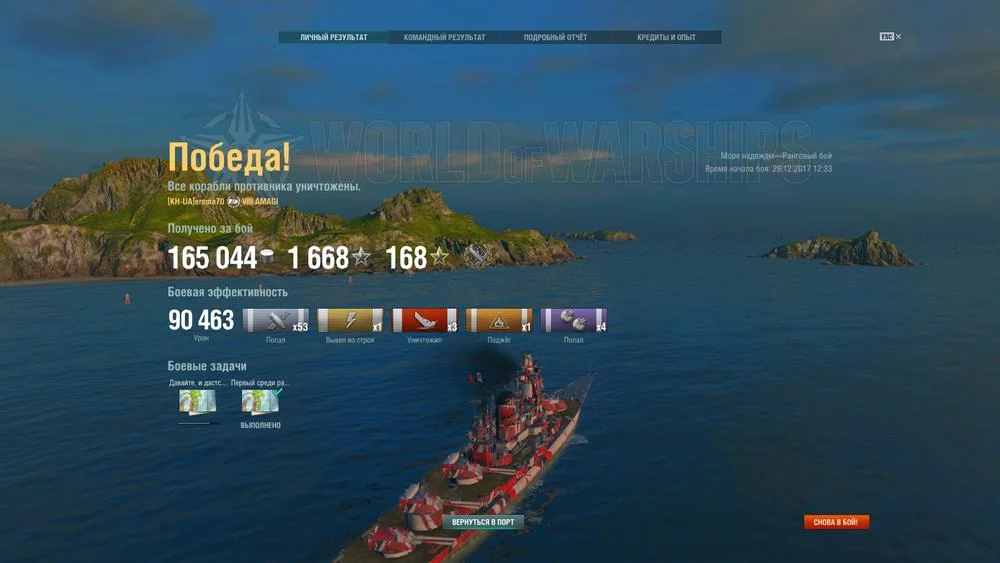Viewport: 1000px width, 563px height.
Task: Open the Командный результат tab
Action: coord(445,38)
